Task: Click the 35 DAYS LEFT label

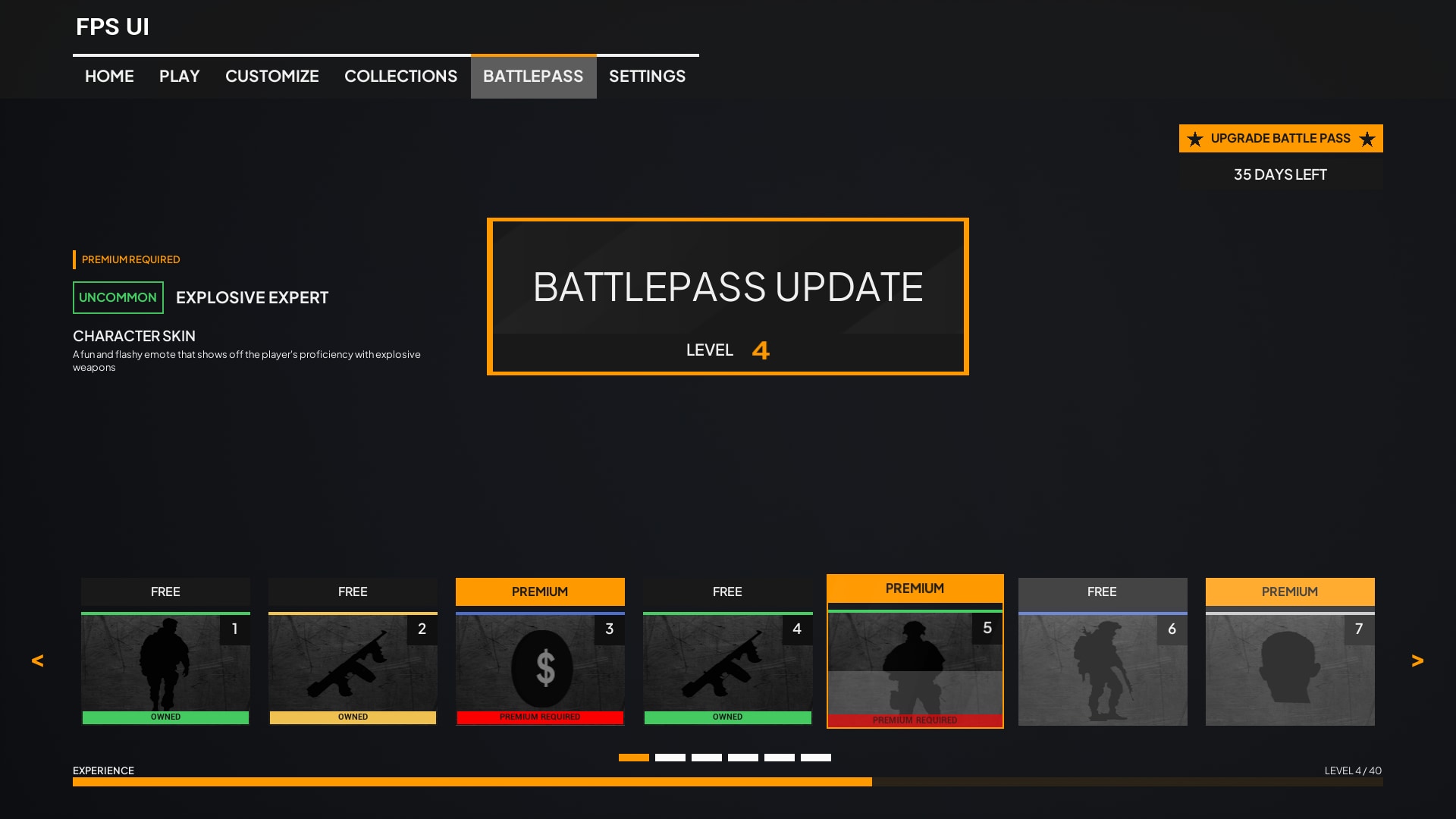Action: click(x=1280, y=174)
